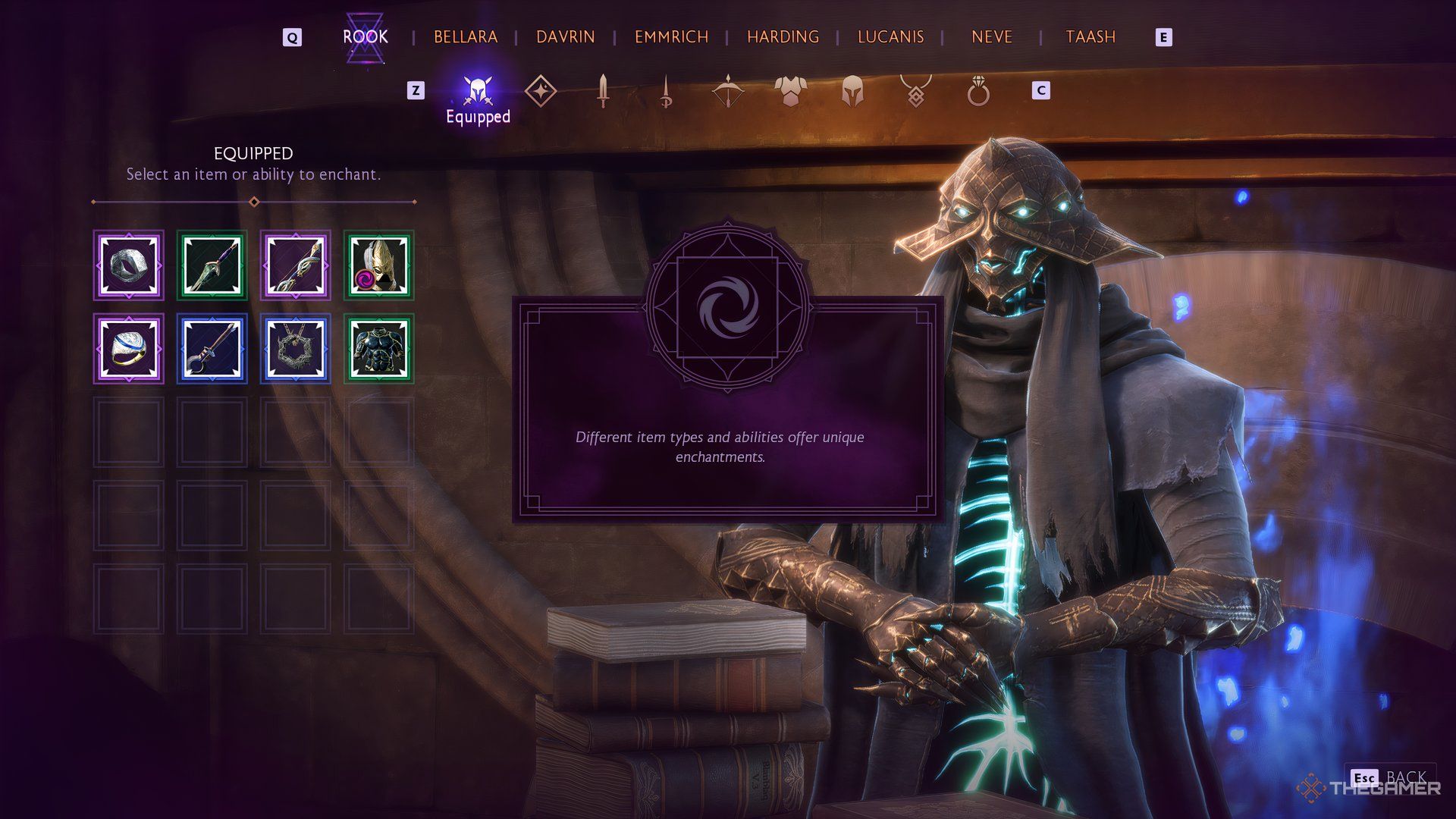Open Harding's equipment tab
Screen dimensions: 1456x819
783,36
